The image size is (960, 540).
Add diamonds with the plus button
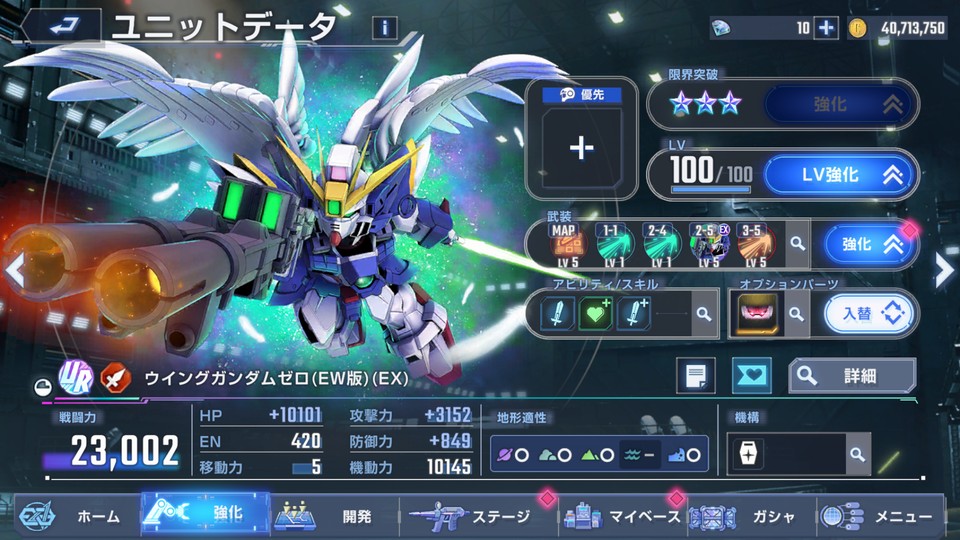point(826,28)
